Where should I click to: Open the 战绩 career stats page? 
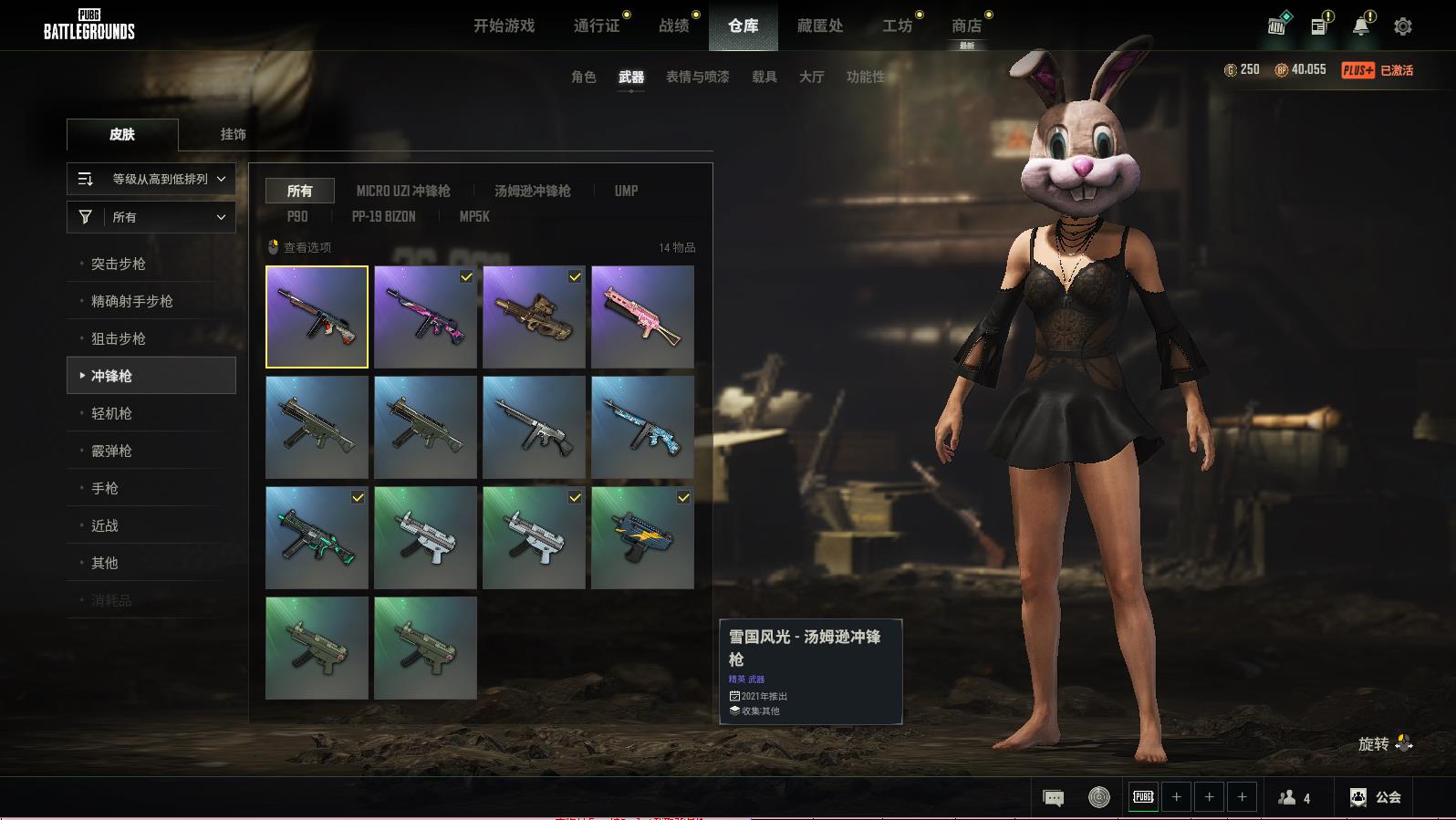[674, 26]
